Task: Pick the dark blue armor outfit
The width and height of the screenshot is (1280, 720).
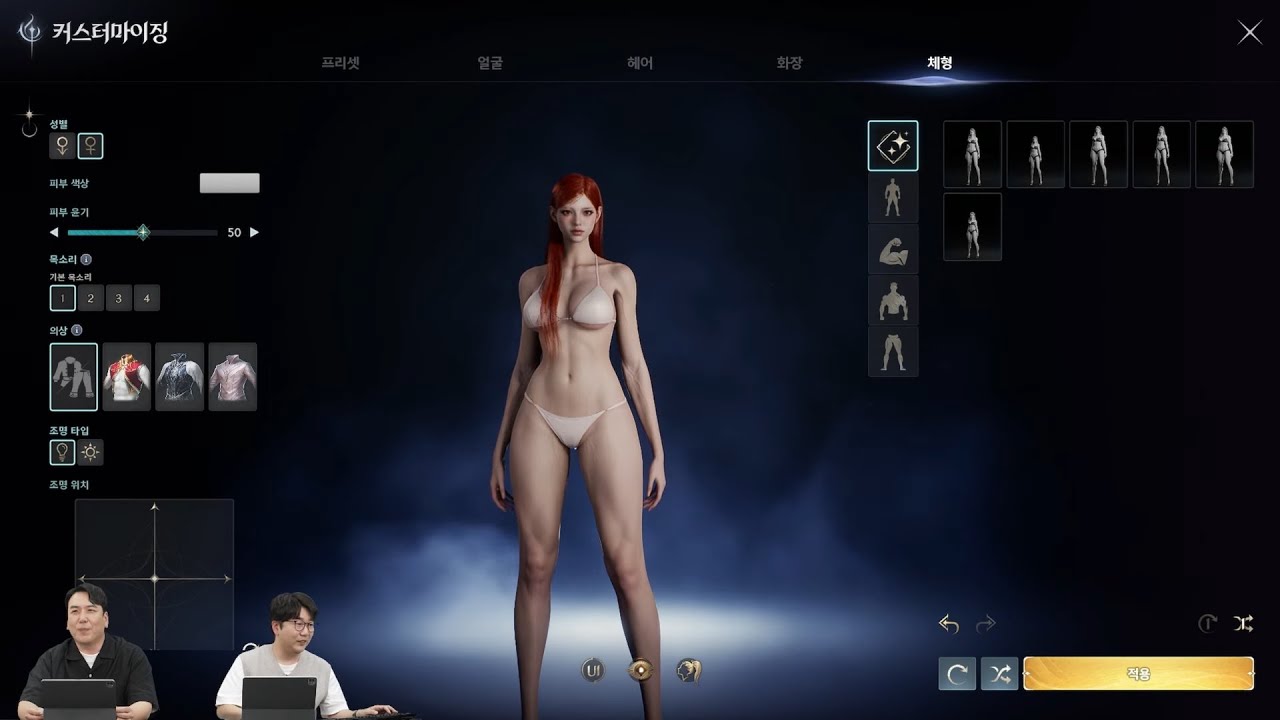Action: (180, 377)
